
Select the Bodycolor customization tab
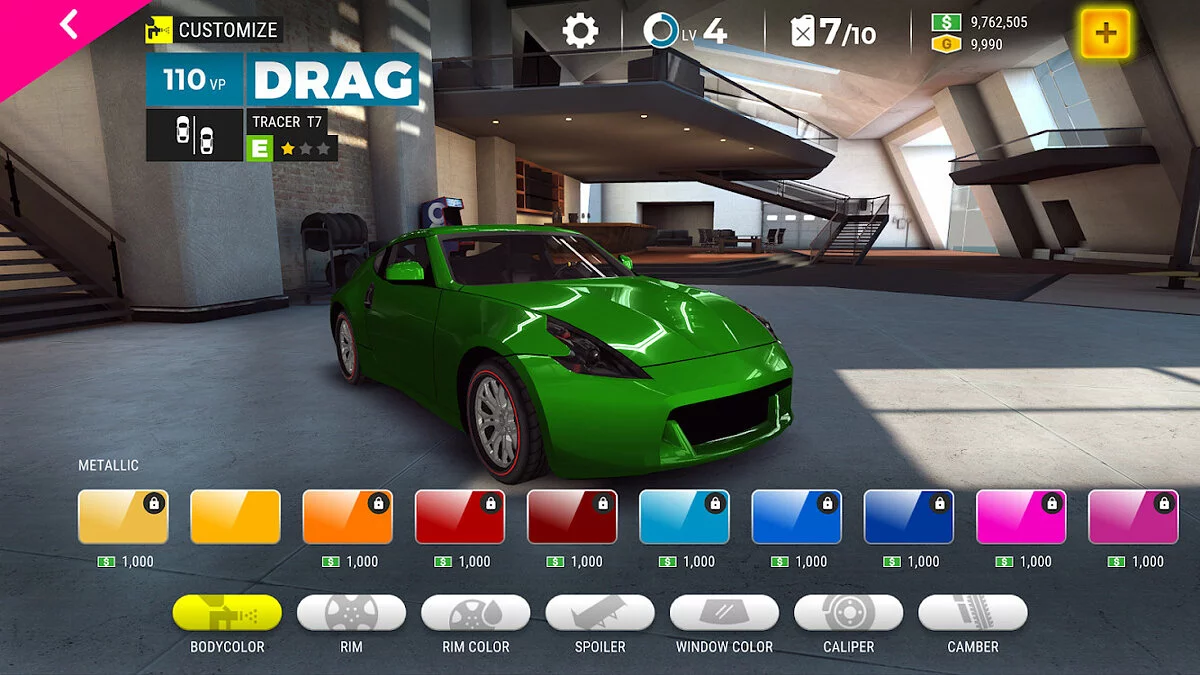[227, 613]
